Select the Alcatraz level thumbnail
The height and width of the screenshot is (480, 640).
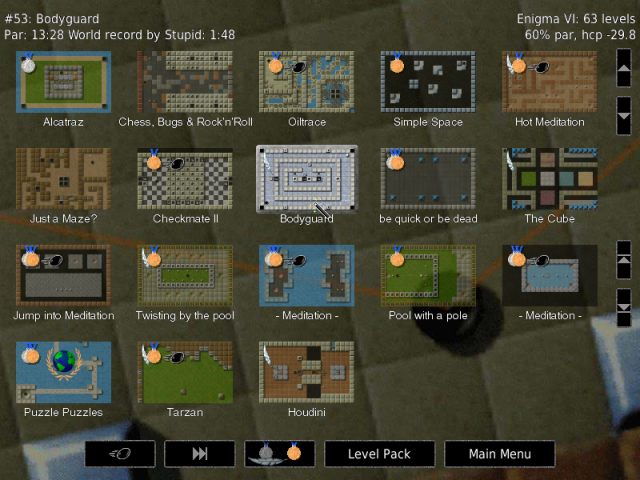64,82
